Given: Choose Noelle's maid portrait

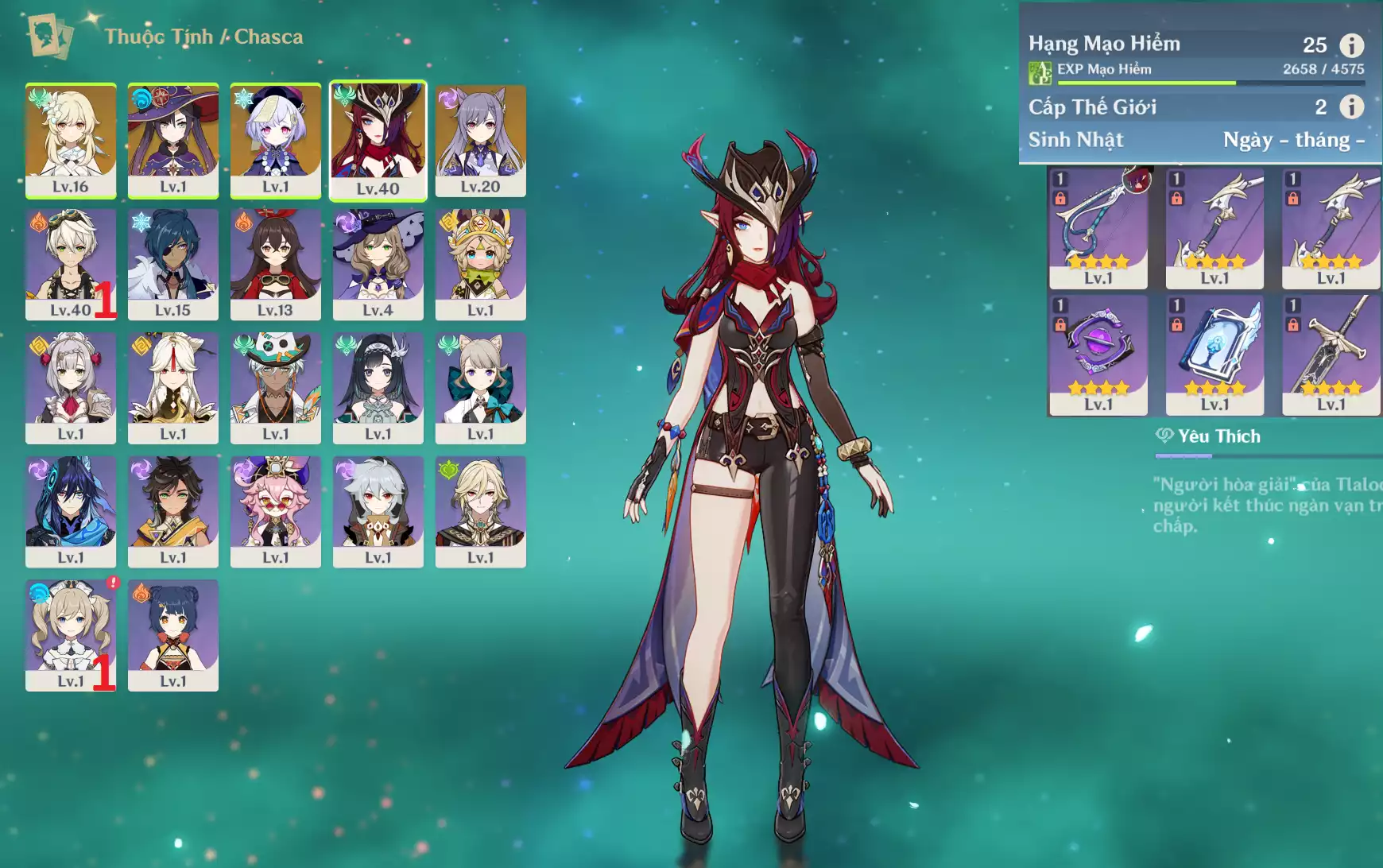Looking at the screenshot, I should coord(71,388).
